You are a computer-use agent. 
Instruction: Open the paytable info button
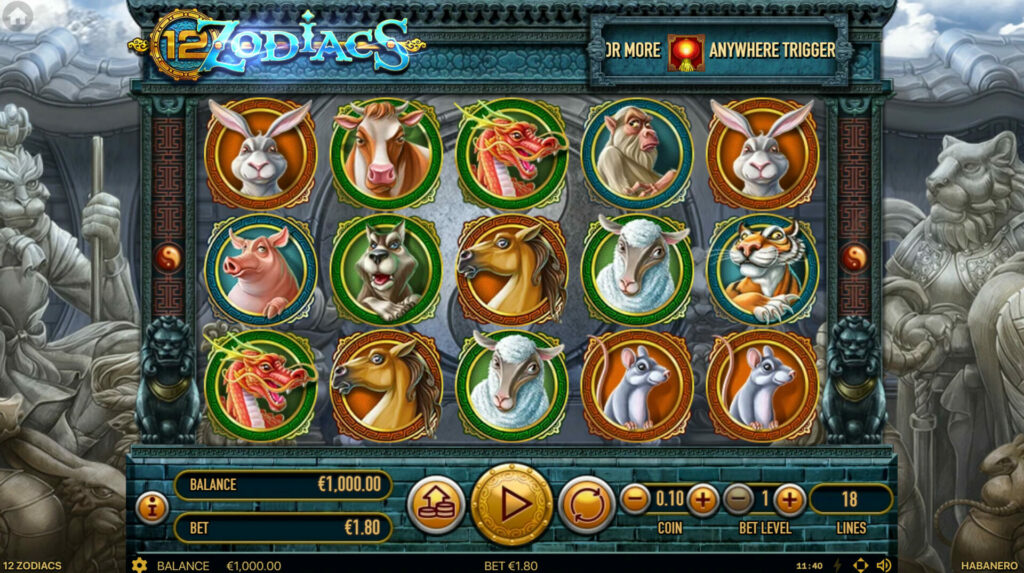[x=151, y=507]
